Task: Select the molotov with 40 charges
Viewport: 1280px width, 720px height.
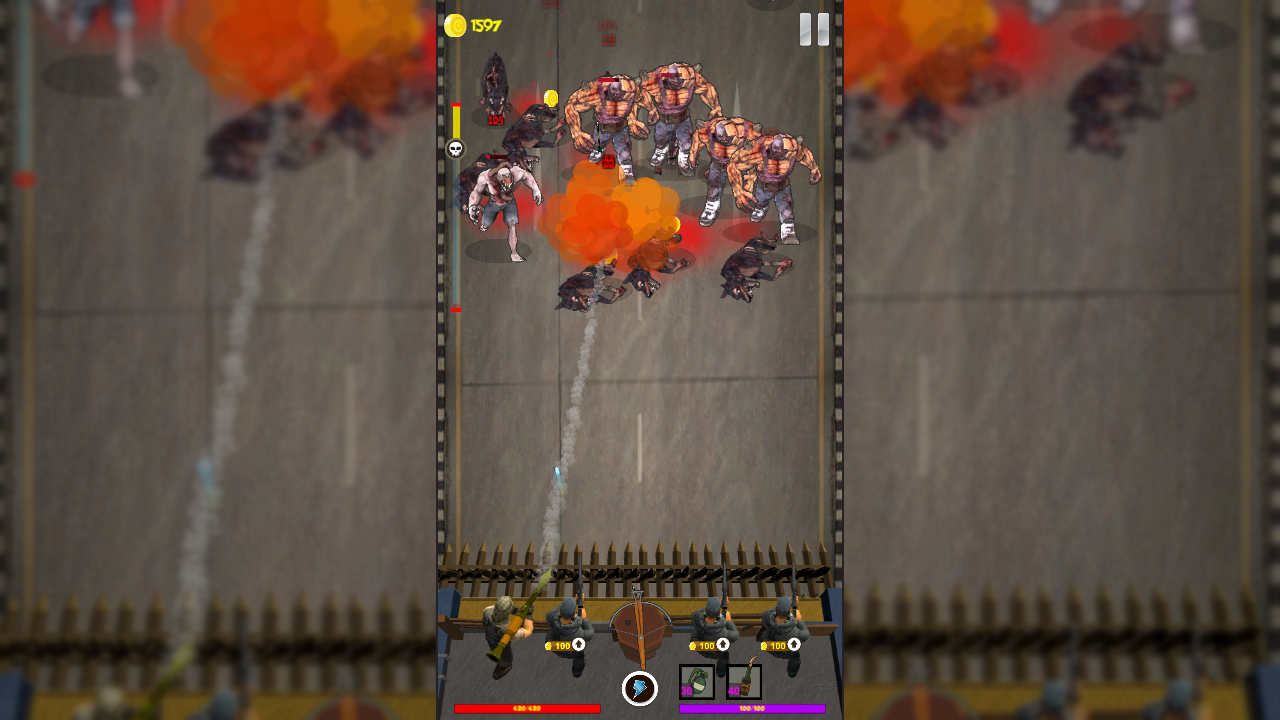Action: point(743,684)
